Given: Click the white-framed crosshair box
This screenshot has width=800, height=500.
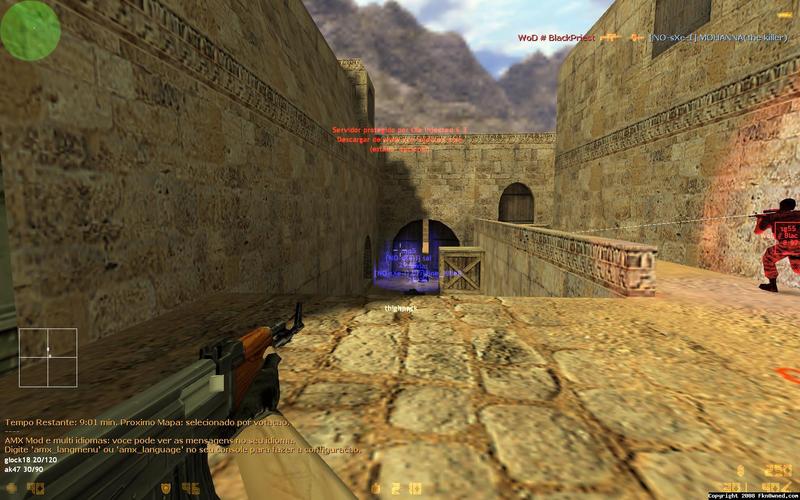Looking at the screenshot, I should coord(47,357).
